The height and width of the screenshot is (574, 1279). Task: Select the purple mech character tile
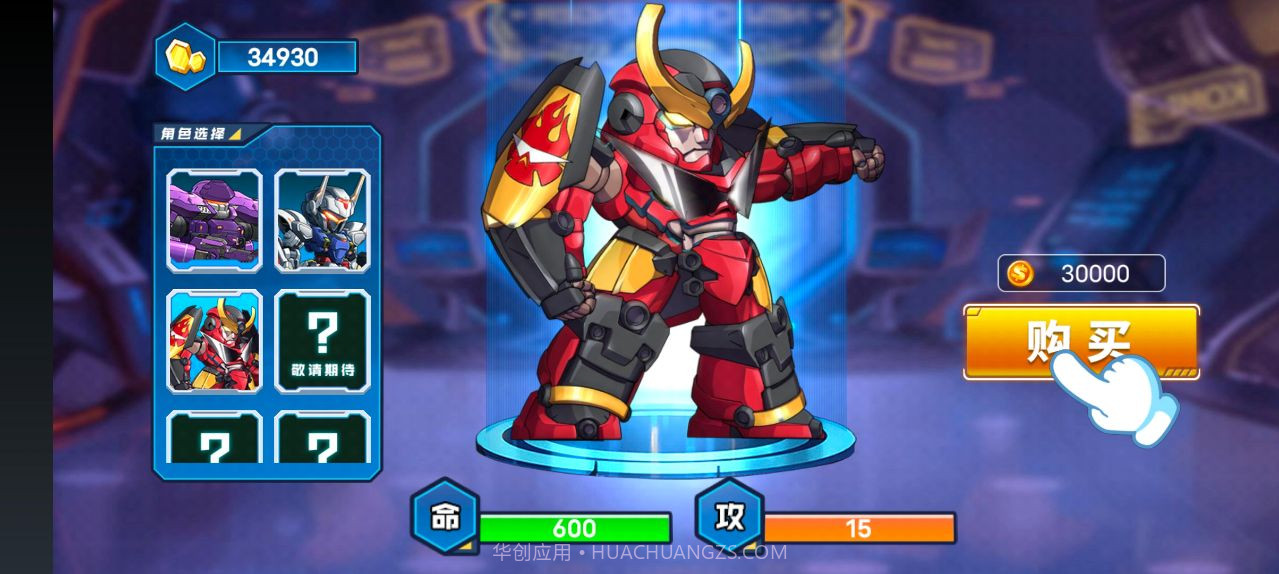tap(214, 220)
